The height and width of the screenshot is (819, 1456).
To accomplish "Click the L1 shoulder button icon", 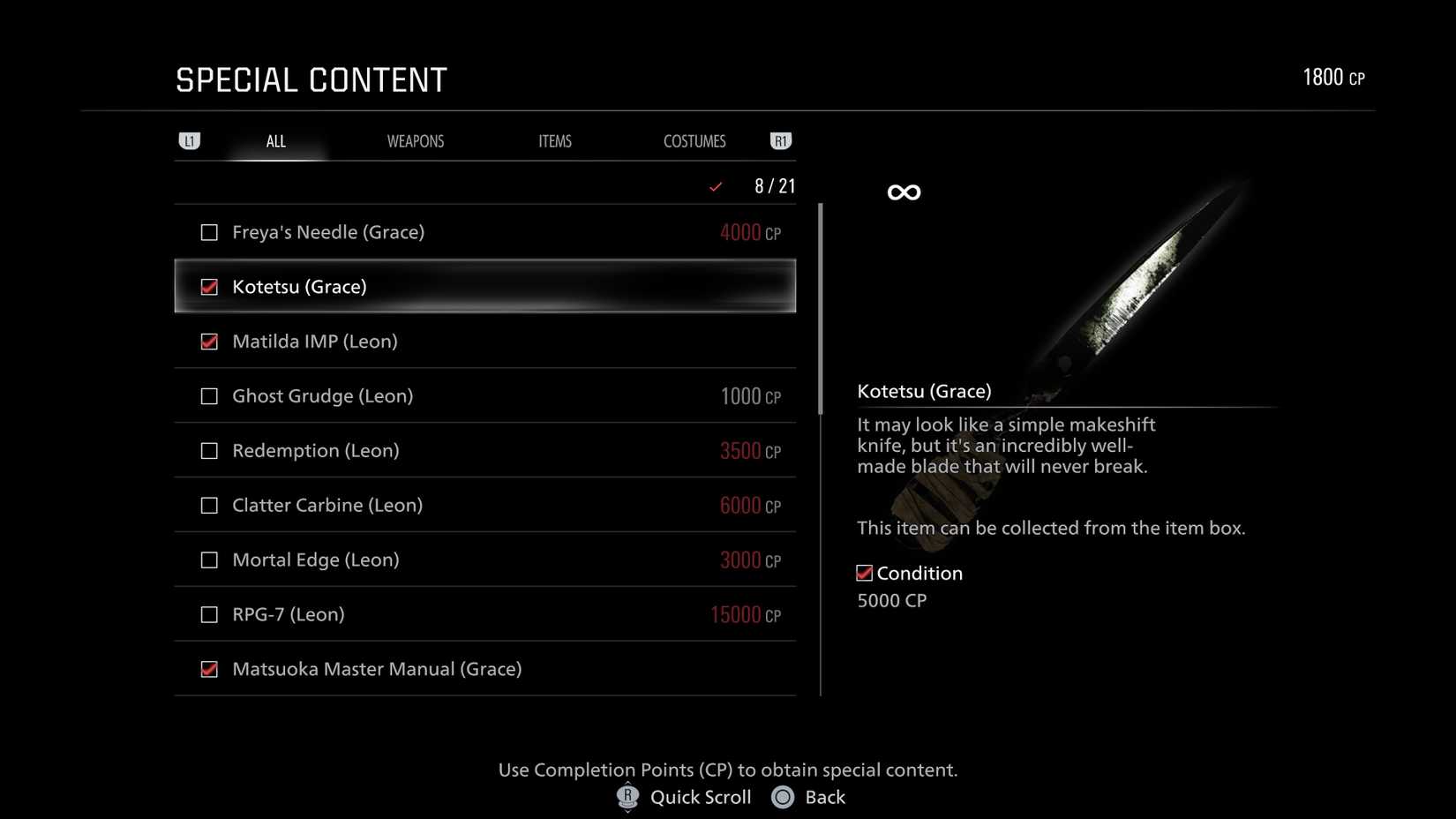I will tap(190, 140).
